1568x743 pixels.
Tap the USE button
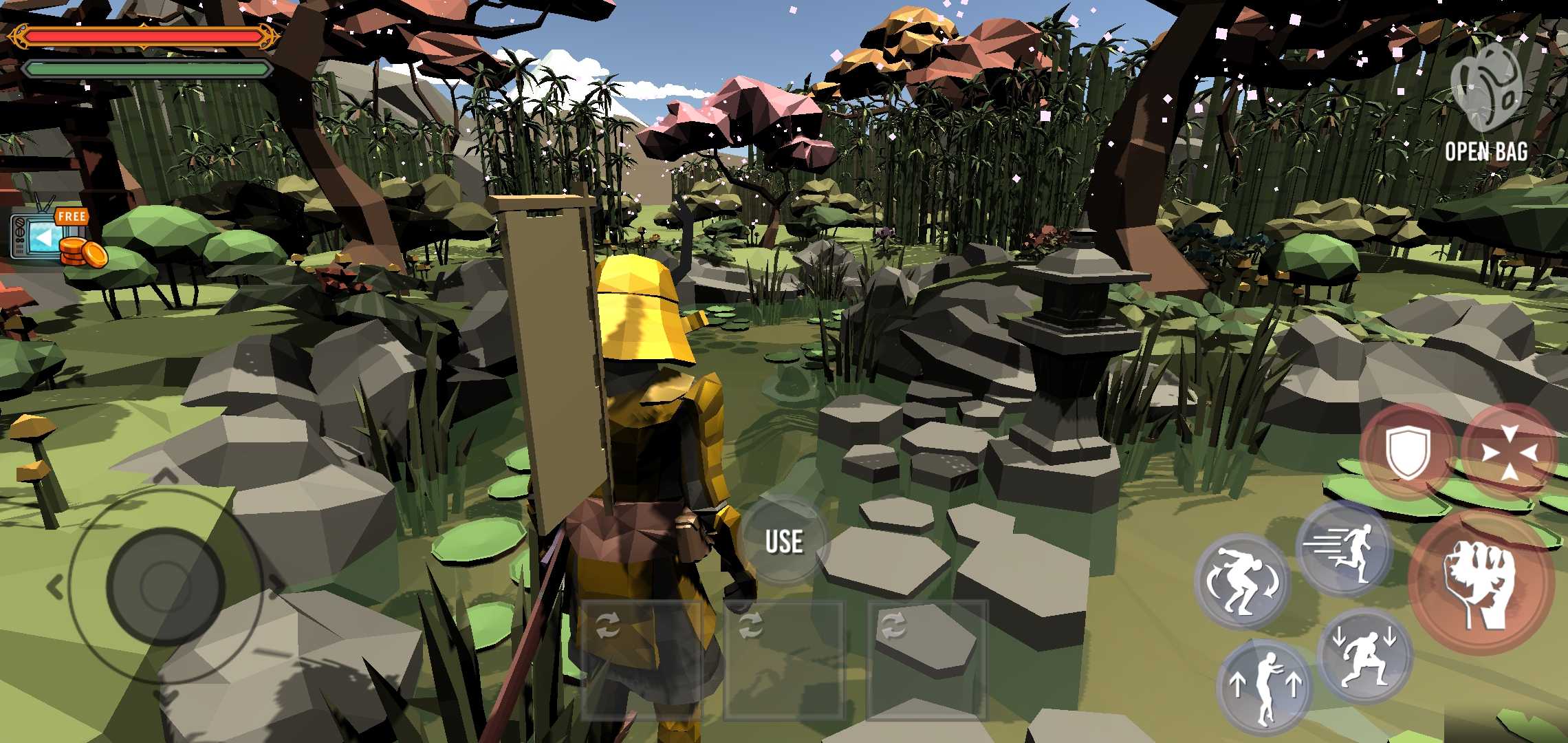(x=784, y=541)
